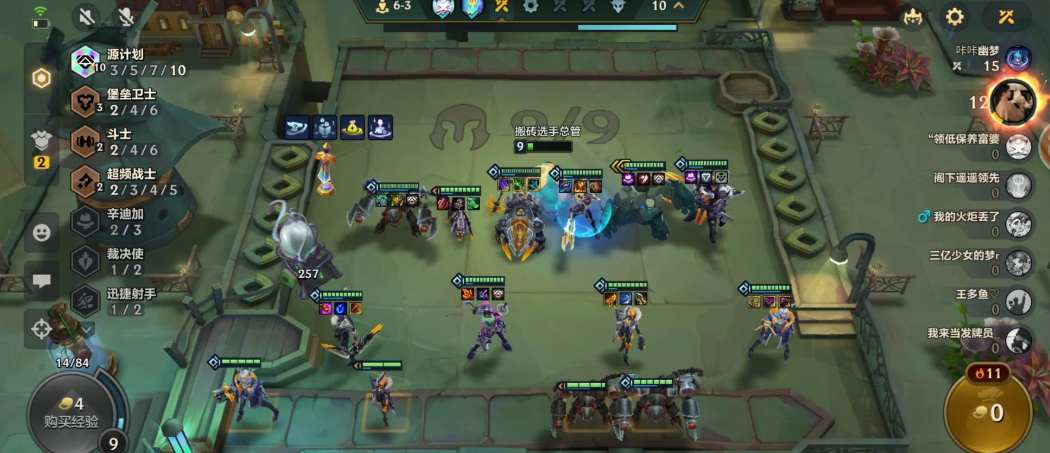Viewport: 1050px width, 453px height.
Task: Select the hexagon traits panel tab
Action: (42, 78)
